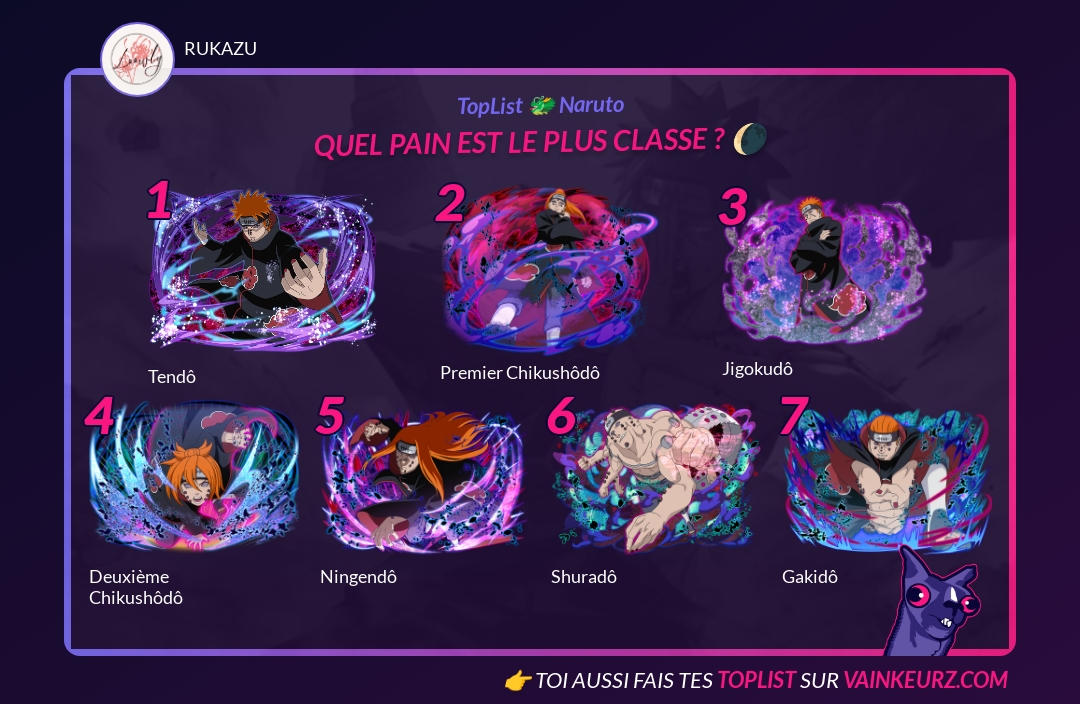Select the Tendô ranked number one thumbnail
Screen dimensions: 1080x704
coord(264,270)
